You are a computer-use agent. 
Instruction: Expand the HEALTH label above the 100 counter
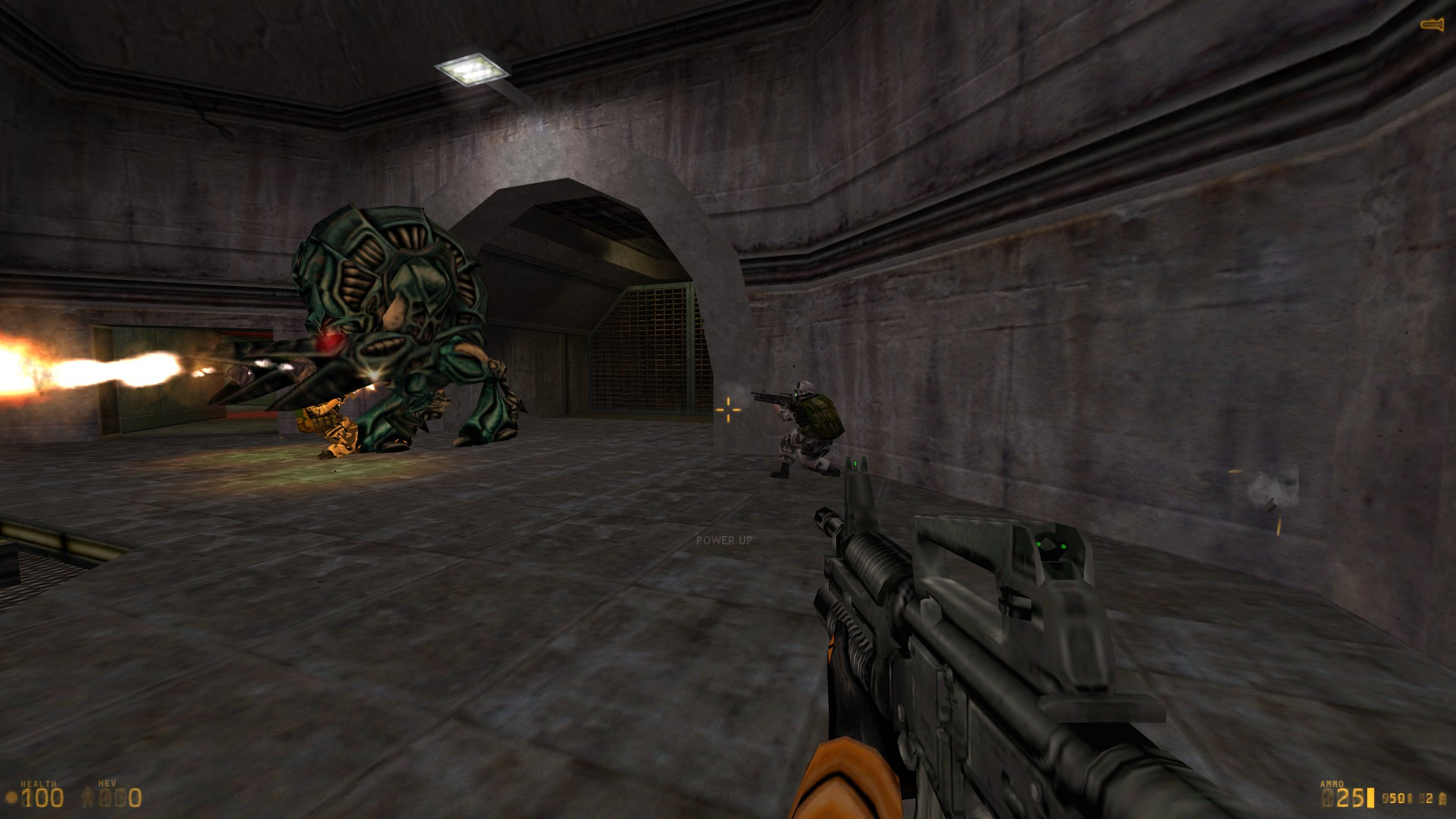[x=39, y=783]
